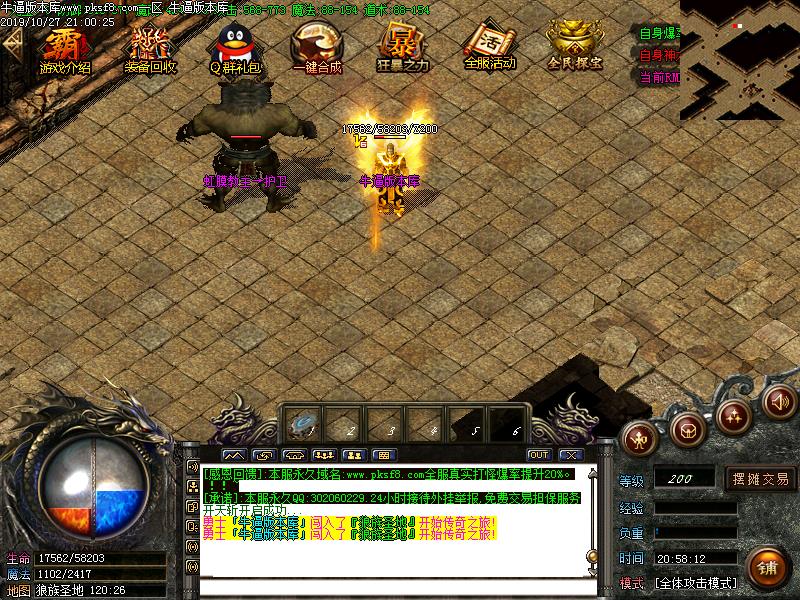Viewport: 800px width, 600px height.
Task: Open the 一键合成 one-click synthesis icon
Action: [x=317, y=48]
